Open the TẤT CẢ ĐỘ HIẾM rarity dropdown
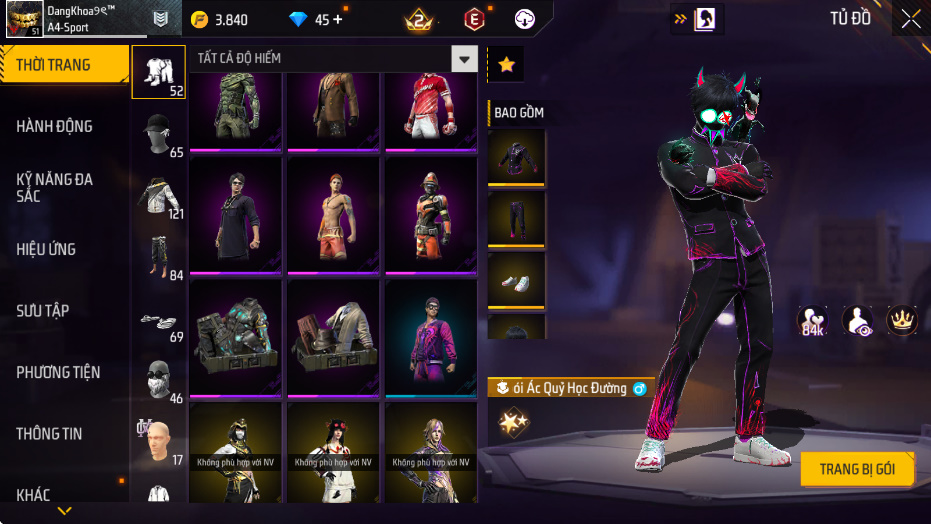Viewport: 931px width, 524px height. (463, 59)
